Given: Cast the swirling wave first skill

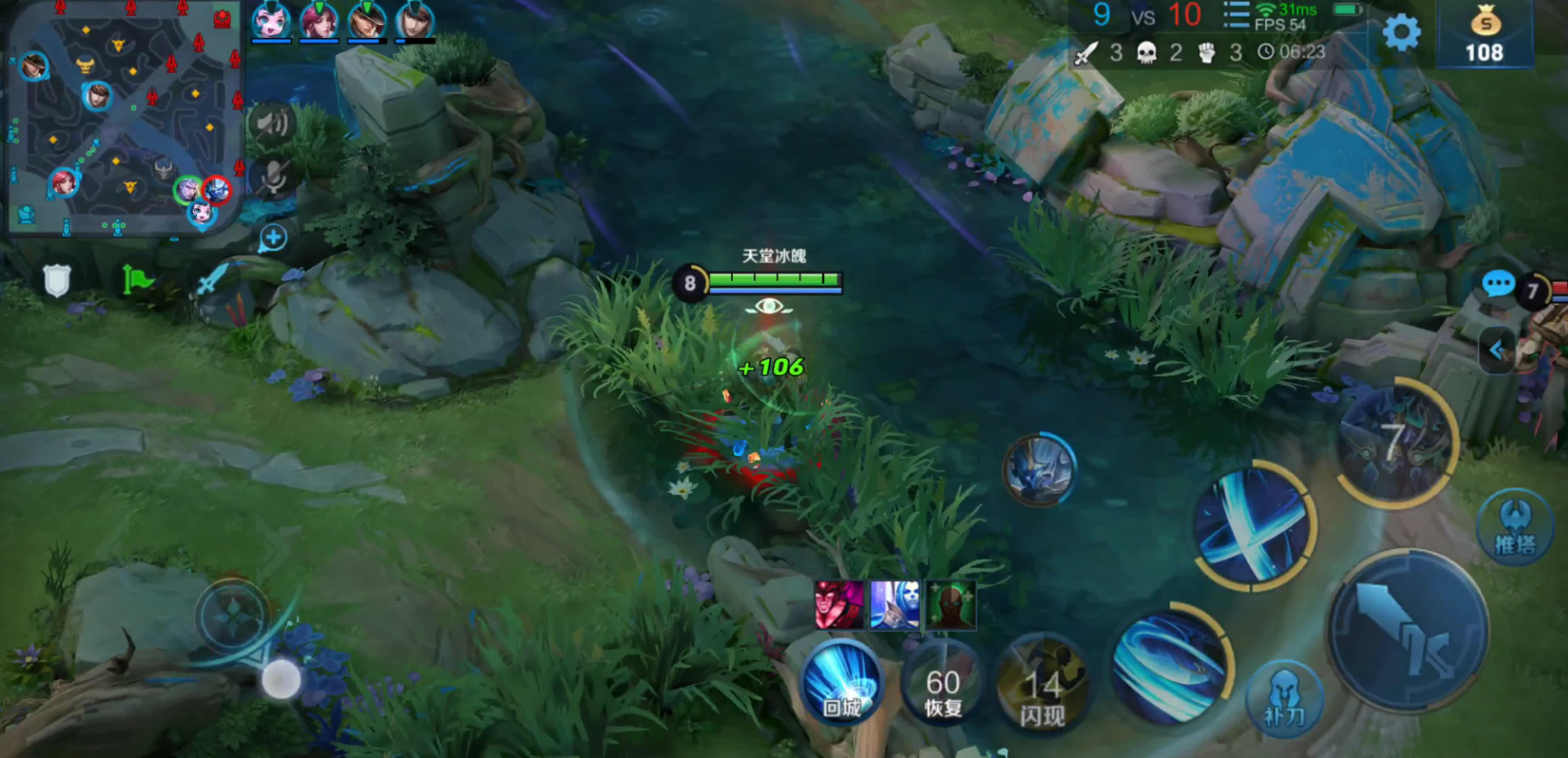Looking at the screenshot, I should coord(1170,664).
